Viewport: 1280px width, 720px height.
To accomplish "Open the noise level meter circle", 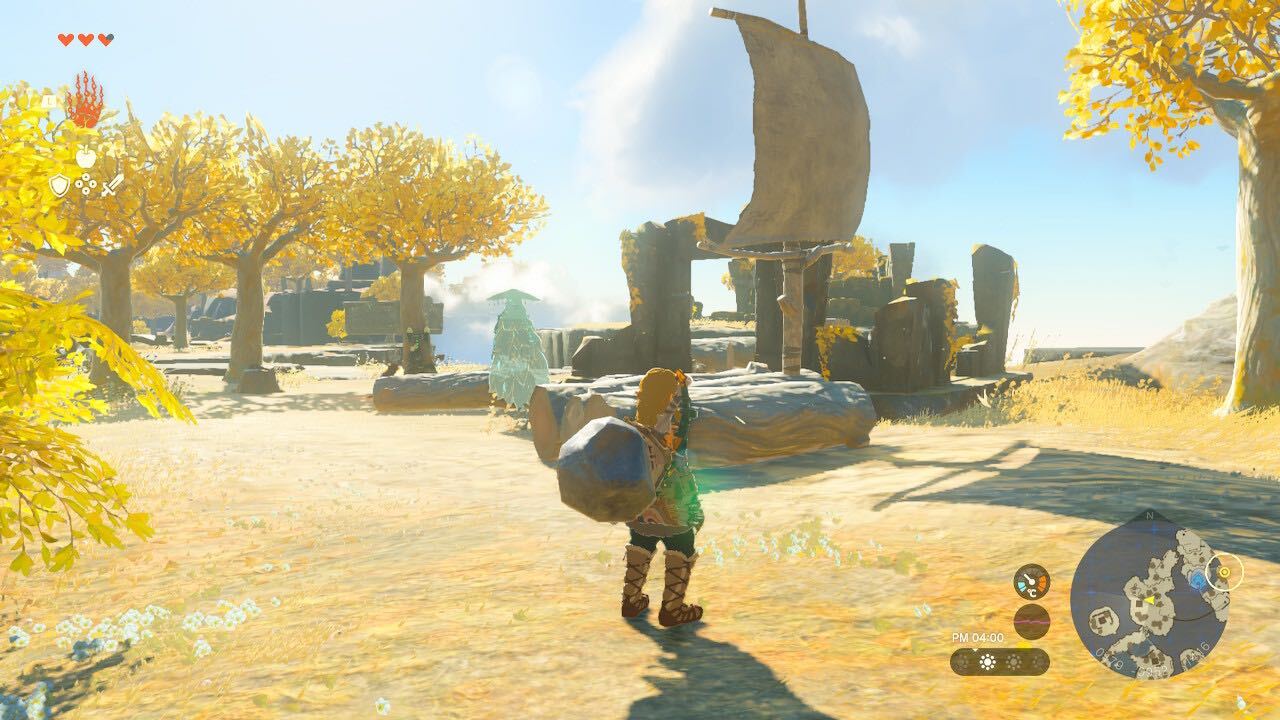I will [x=1031, y=619].
